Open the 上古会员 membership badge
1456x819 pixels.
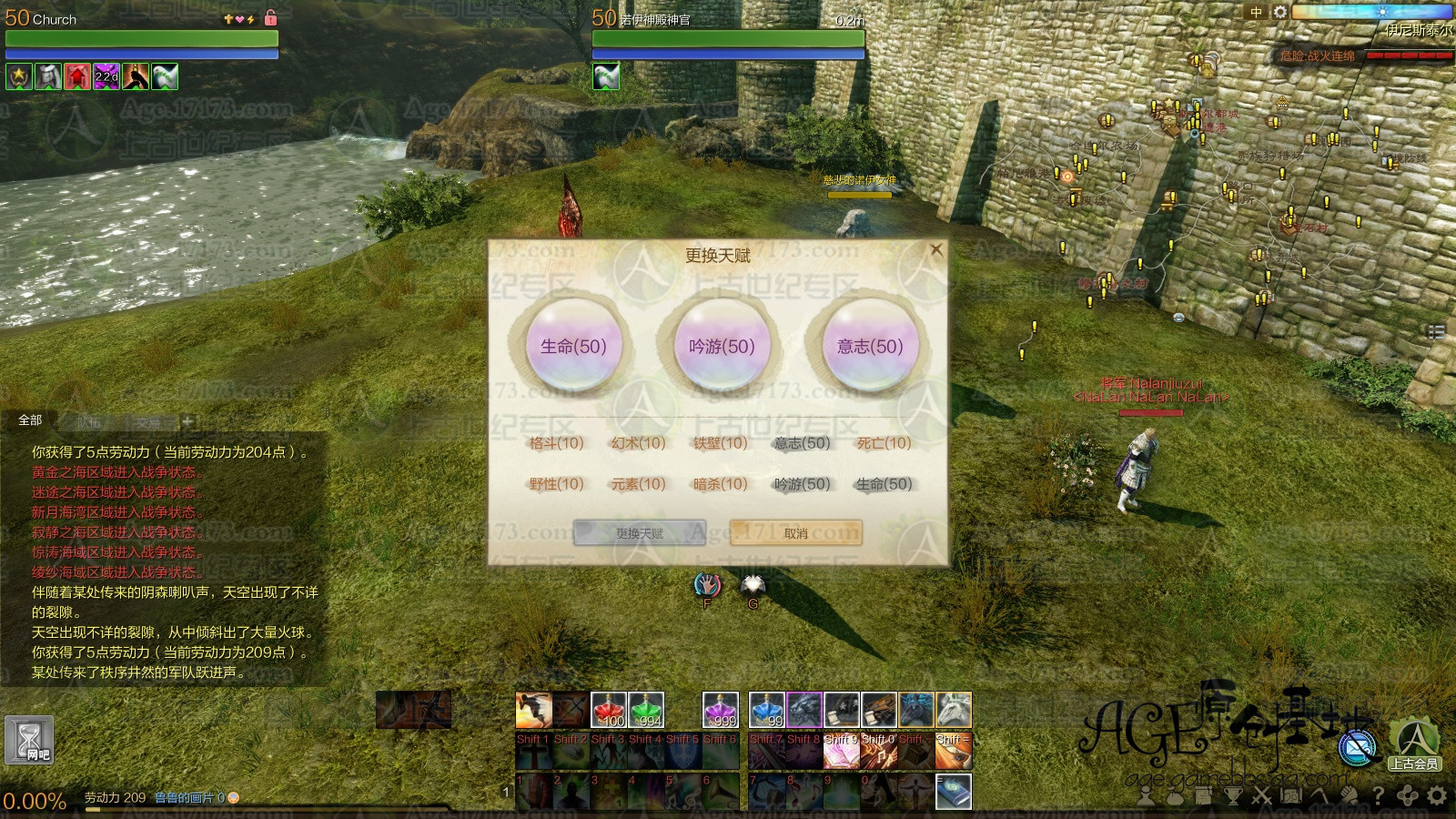1414,744
